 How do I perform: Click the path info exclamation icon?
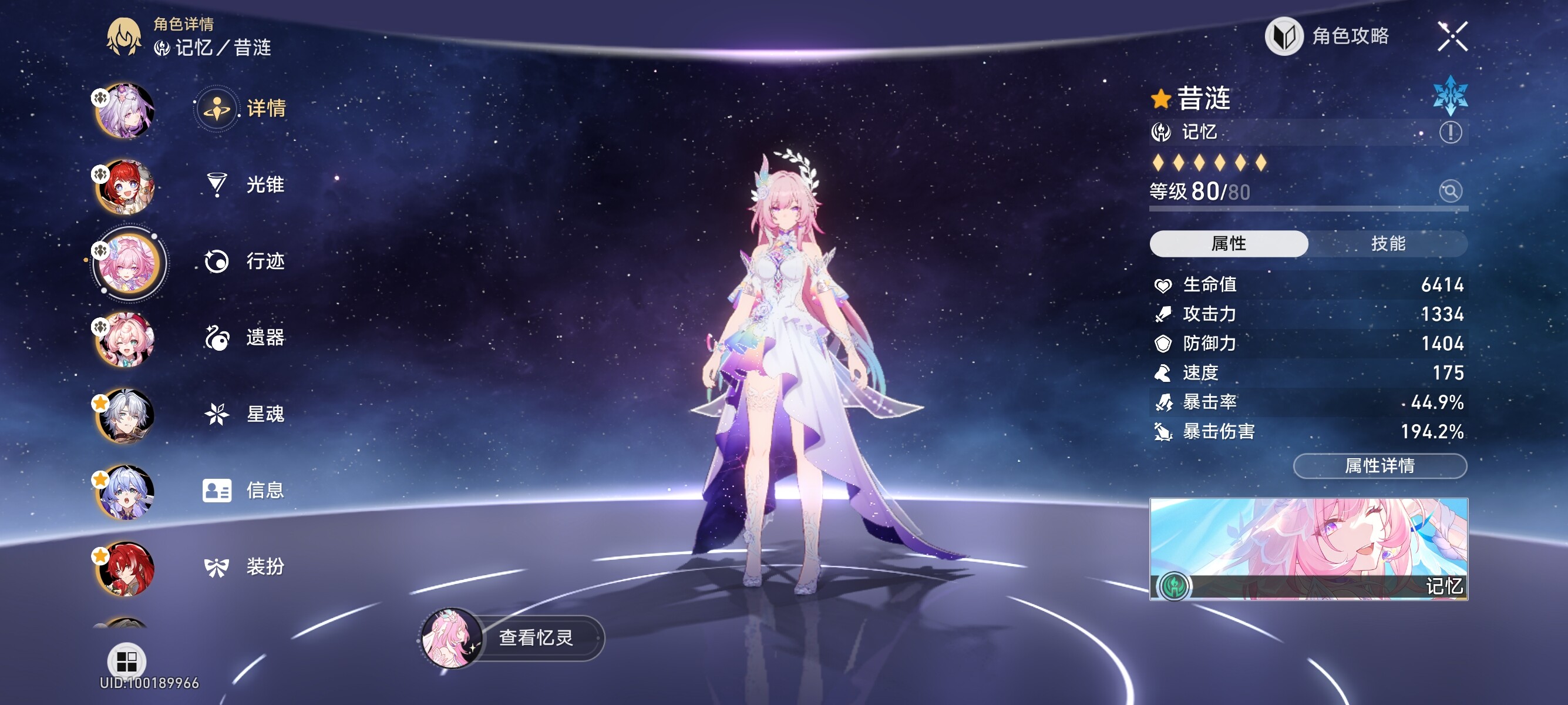point(1451,132)
